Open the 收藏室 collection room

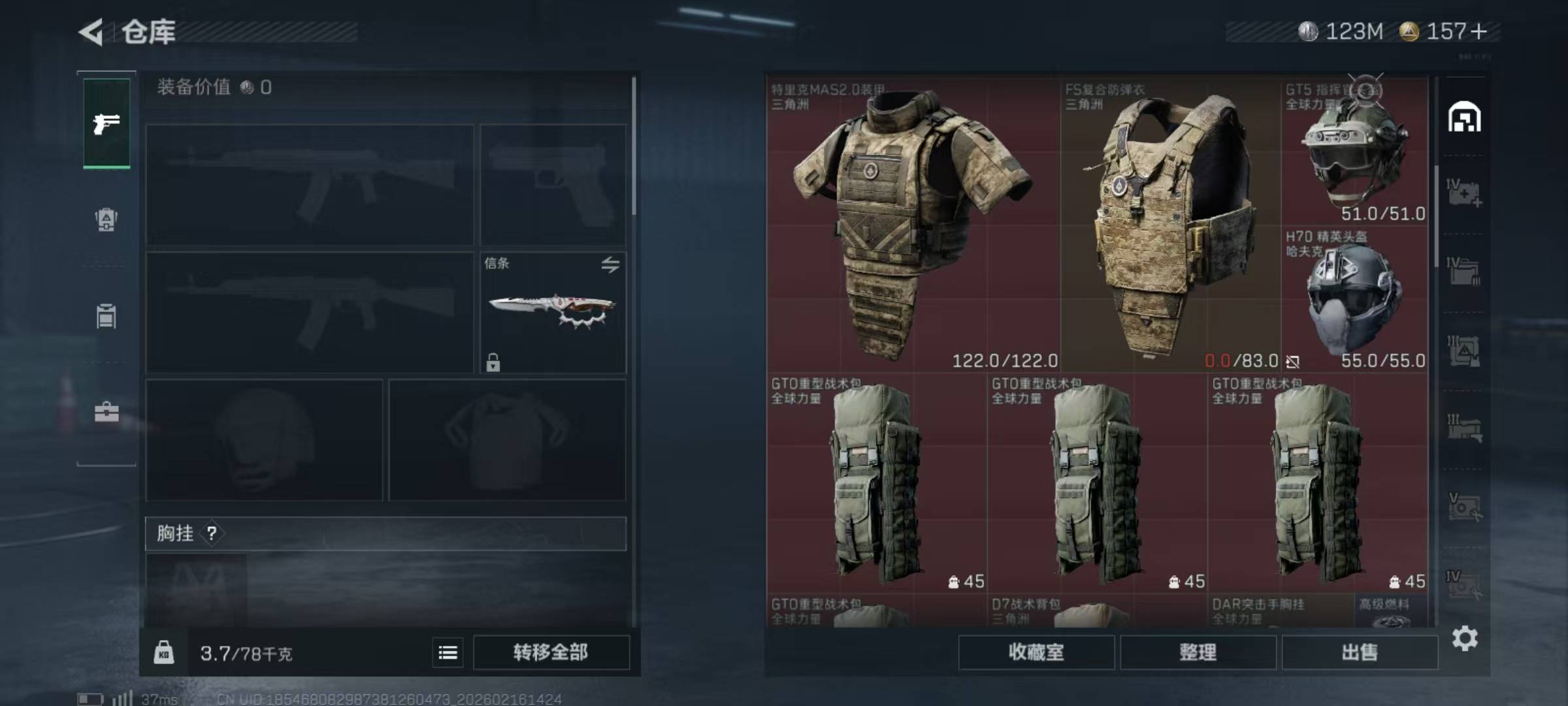pos(1036,652)
